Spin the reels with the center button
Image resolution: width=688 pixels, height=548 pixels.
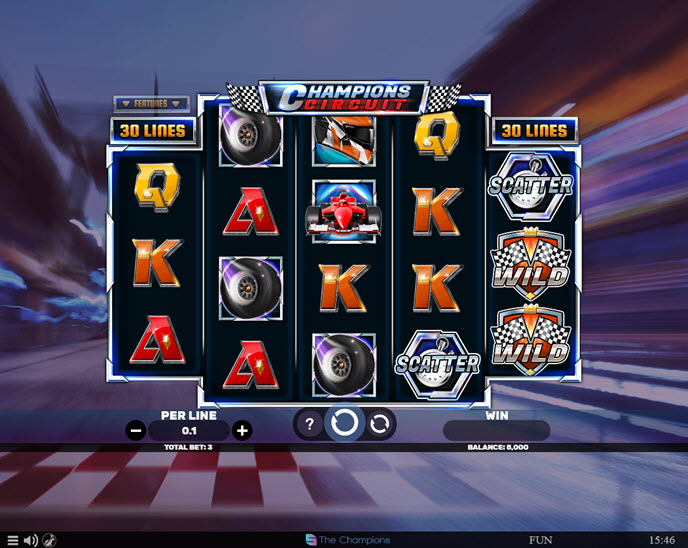click(x=344, y=424)
